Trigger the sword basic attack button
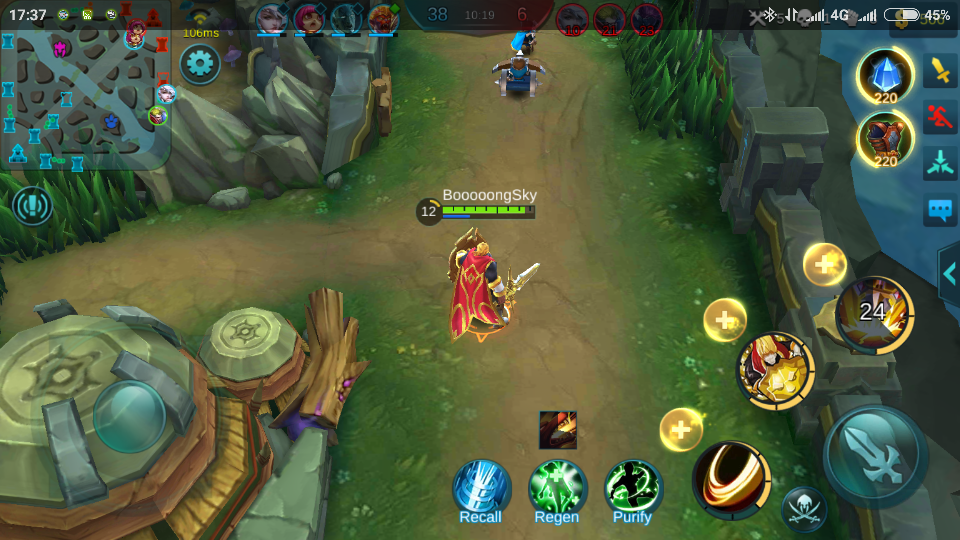 point(876,456)
